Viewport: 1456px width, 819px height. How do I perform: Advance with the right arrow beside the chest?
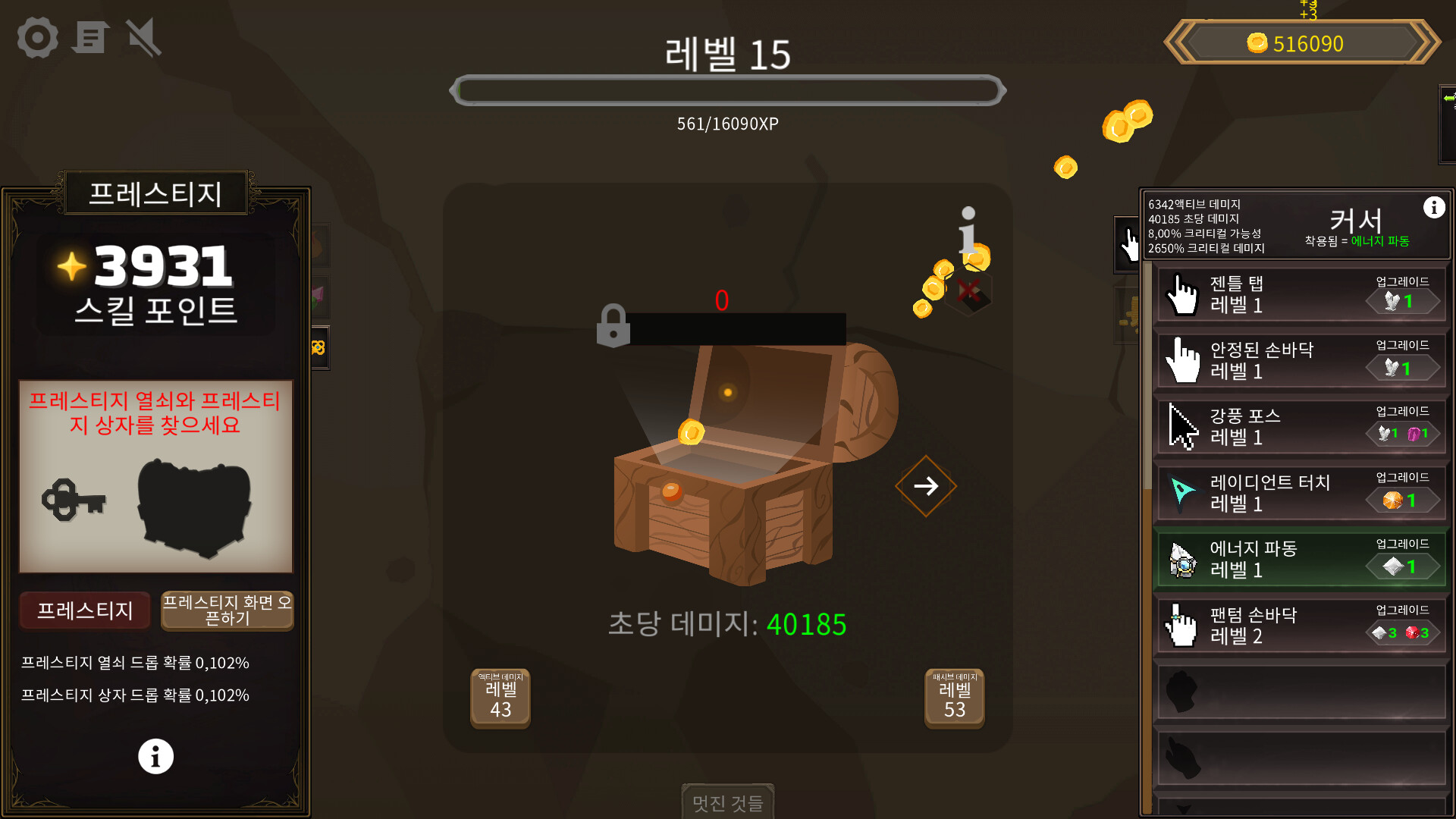(925, 485)
